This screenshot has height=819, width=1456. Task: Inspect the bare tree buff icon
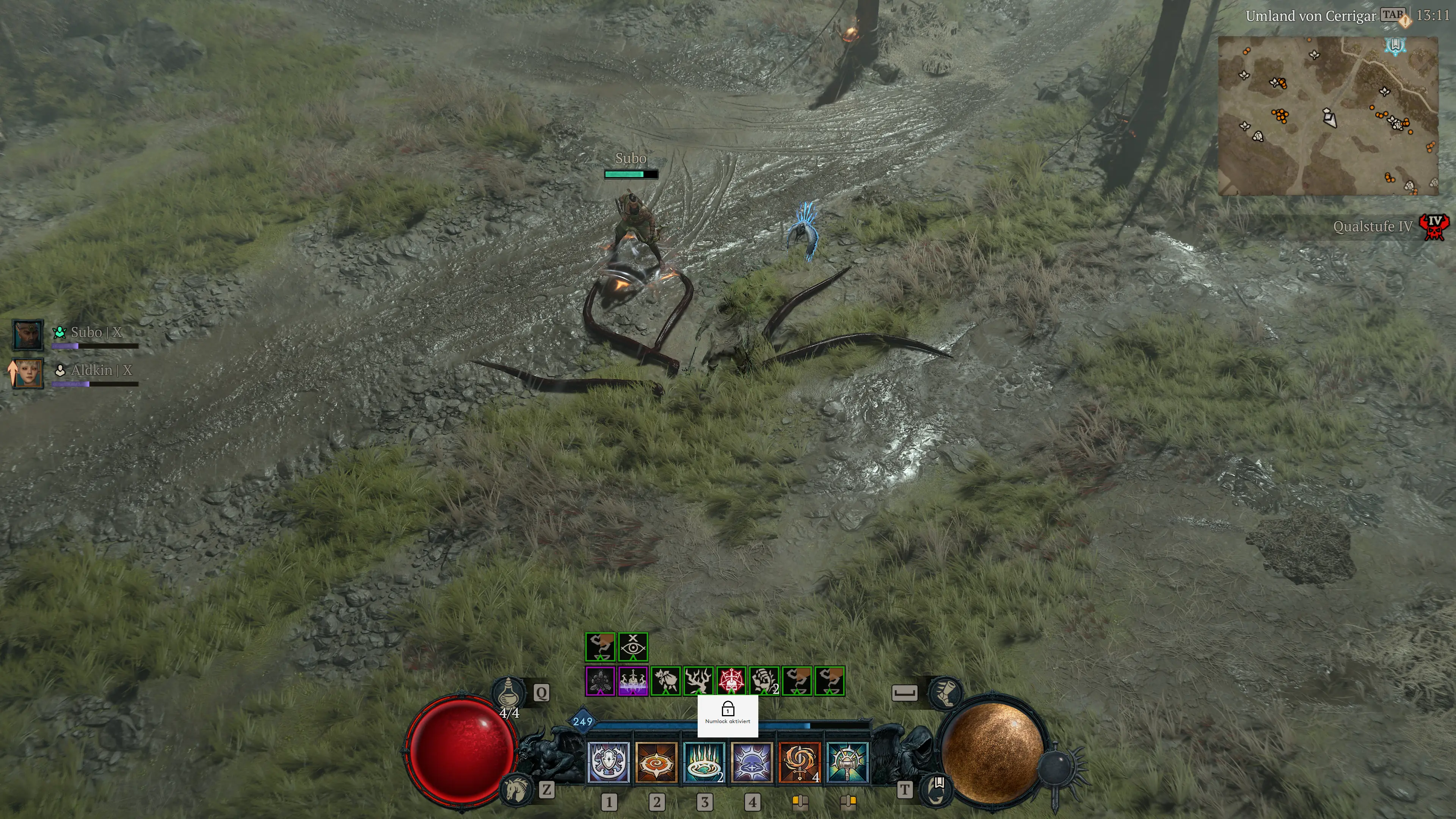point(698,681)
